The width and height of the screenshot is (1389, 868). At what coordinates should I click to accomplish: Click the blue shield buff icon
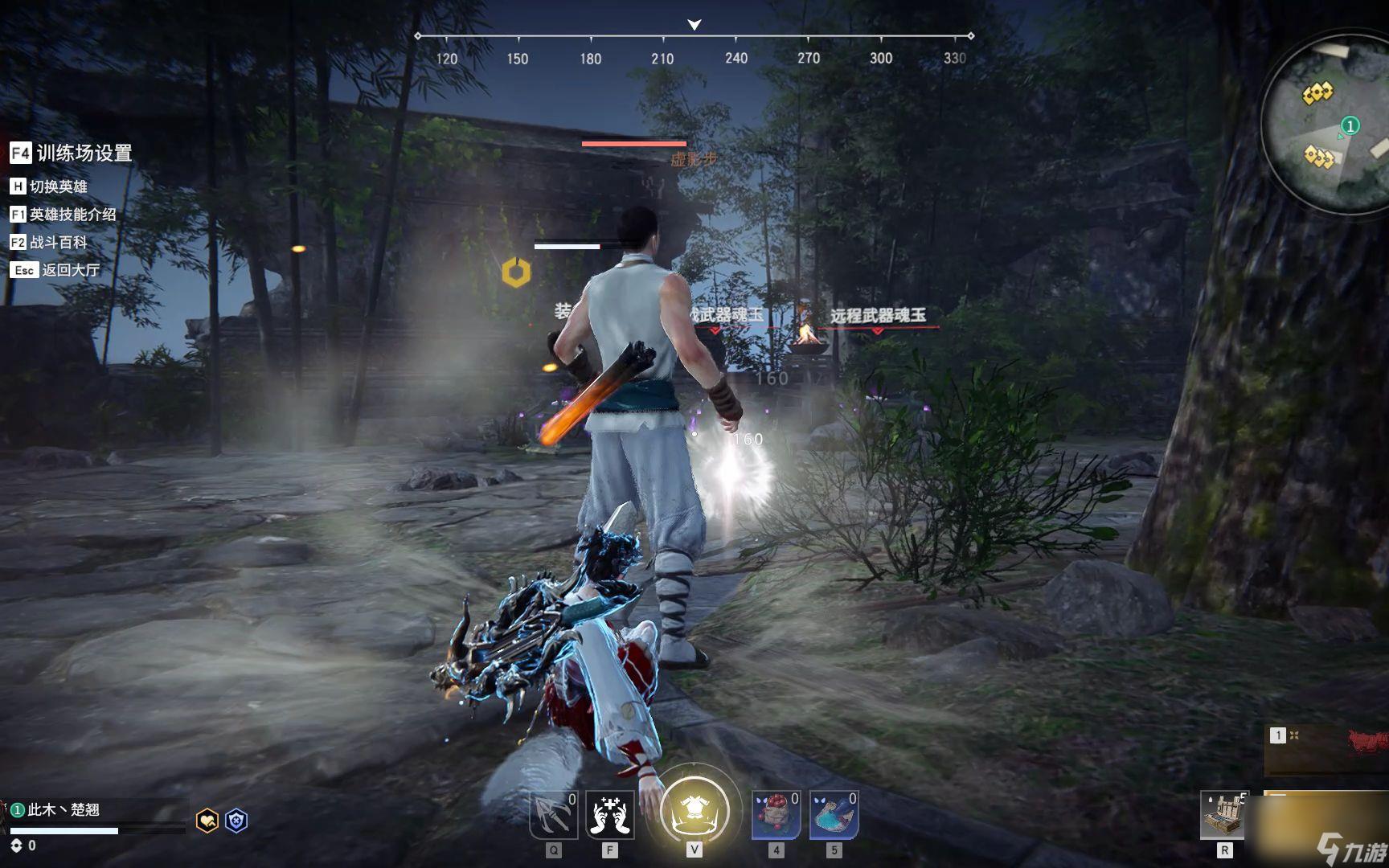point(236,821)
